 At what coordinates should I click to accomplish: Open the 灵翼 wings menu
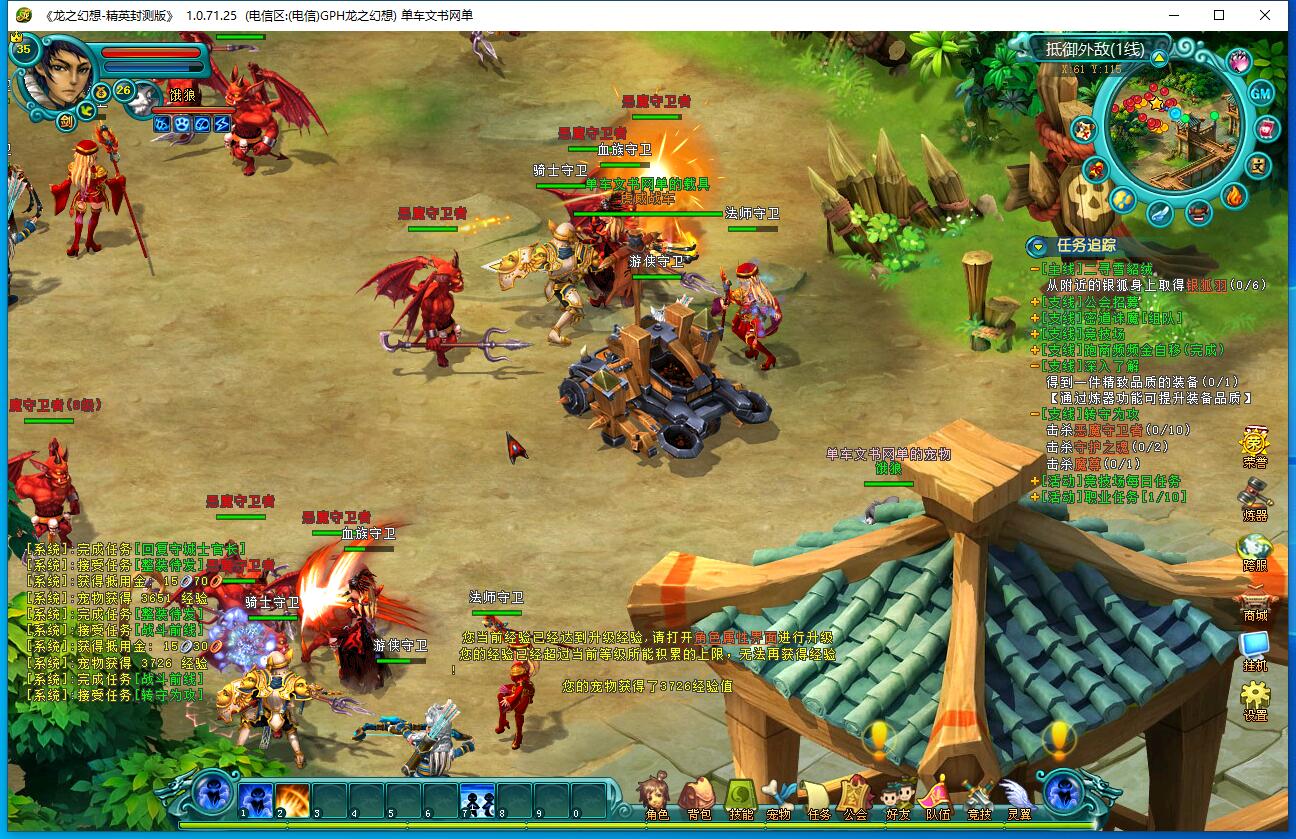pyautogui.click(x=1018, y=798)
